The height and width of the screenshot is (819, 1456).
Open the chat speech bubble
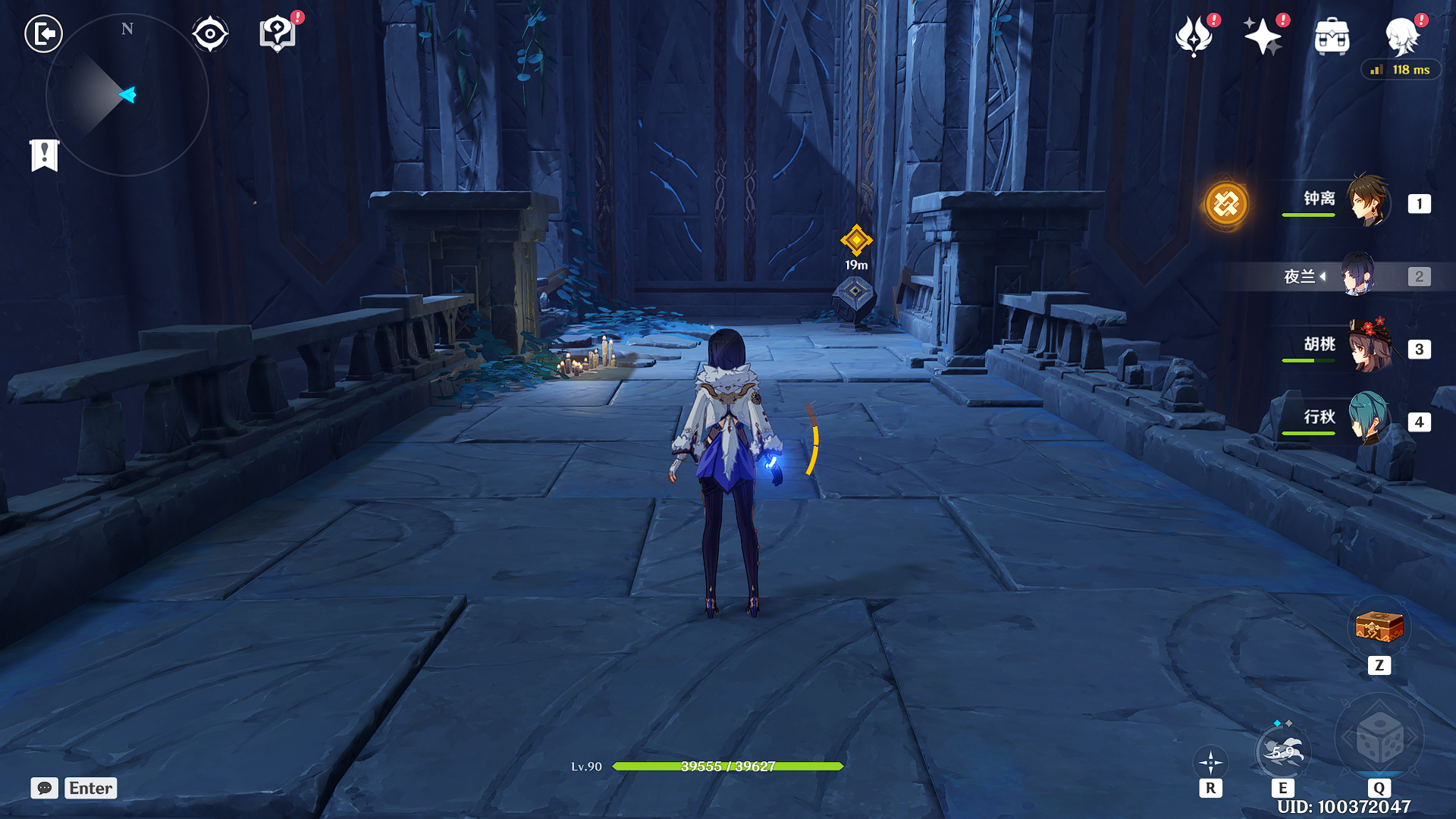(x=45, y=788)
